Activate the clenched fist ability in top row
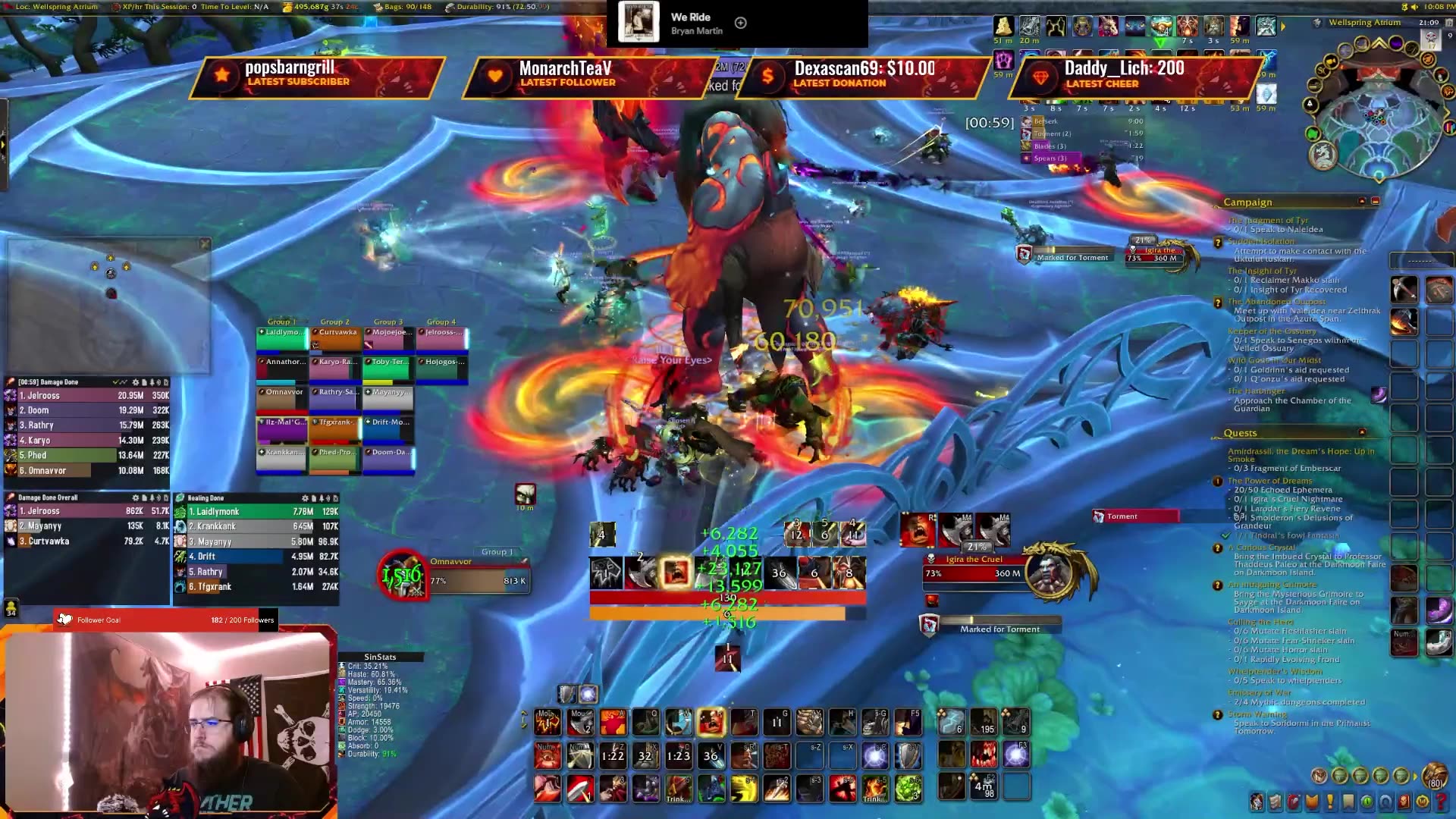The width and height of the screenshot is (1456, 819). coord(809,722)
